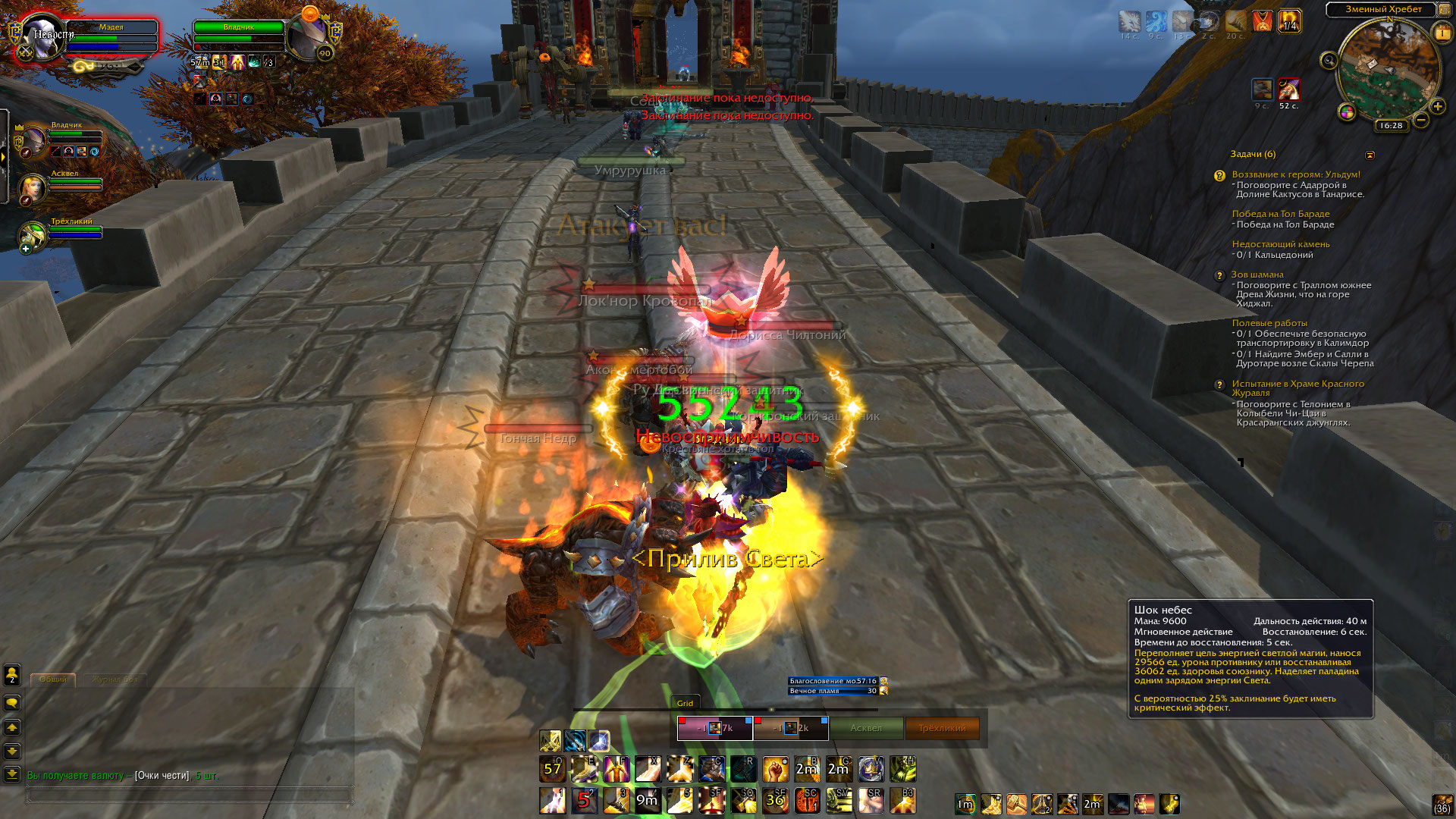Open the world map button beside Змеиный Хребет

(x=1444, y=10)
